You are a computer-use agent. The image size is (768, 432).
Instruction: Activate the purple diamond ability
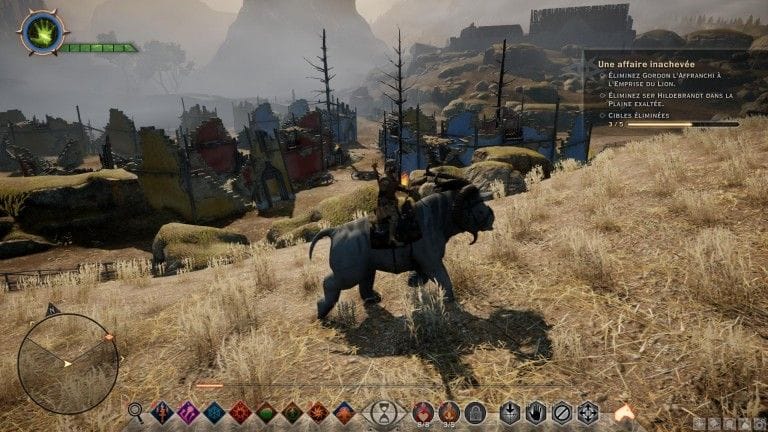188,412
